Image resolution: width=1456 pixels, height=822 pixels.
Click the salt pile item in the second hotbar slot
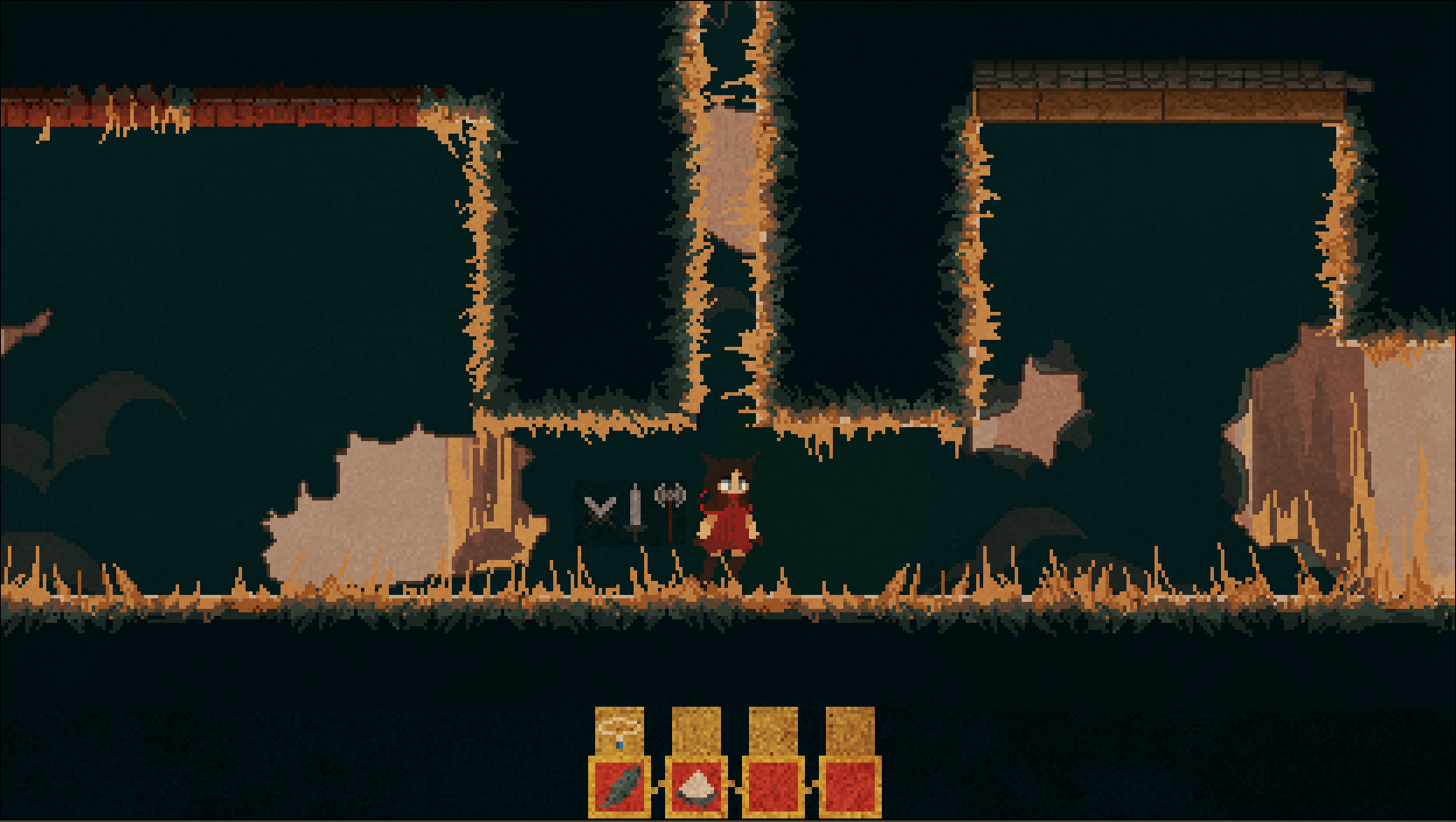(697, 789)
